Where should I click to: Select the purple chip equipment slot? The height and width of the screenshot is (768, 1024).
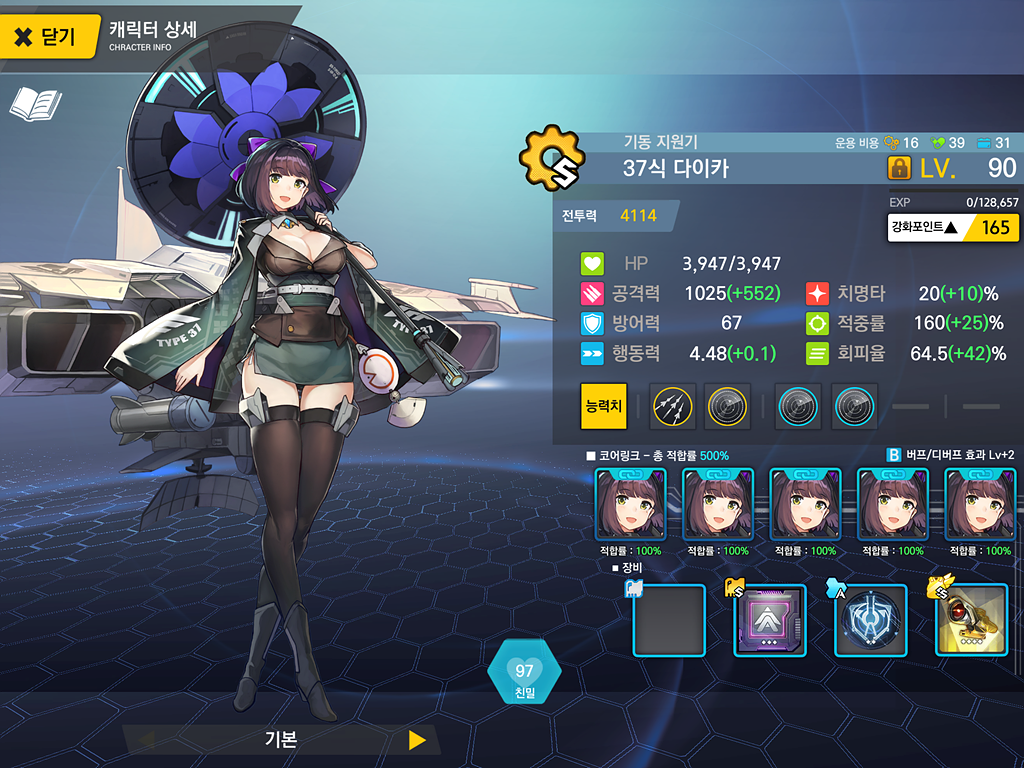(770, 620)
